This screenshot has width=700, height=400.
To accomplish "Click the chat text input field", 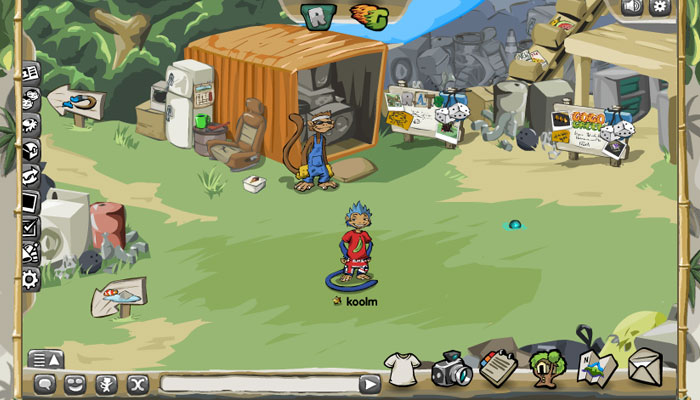I will pyautogui.click(x=258, y=384).
